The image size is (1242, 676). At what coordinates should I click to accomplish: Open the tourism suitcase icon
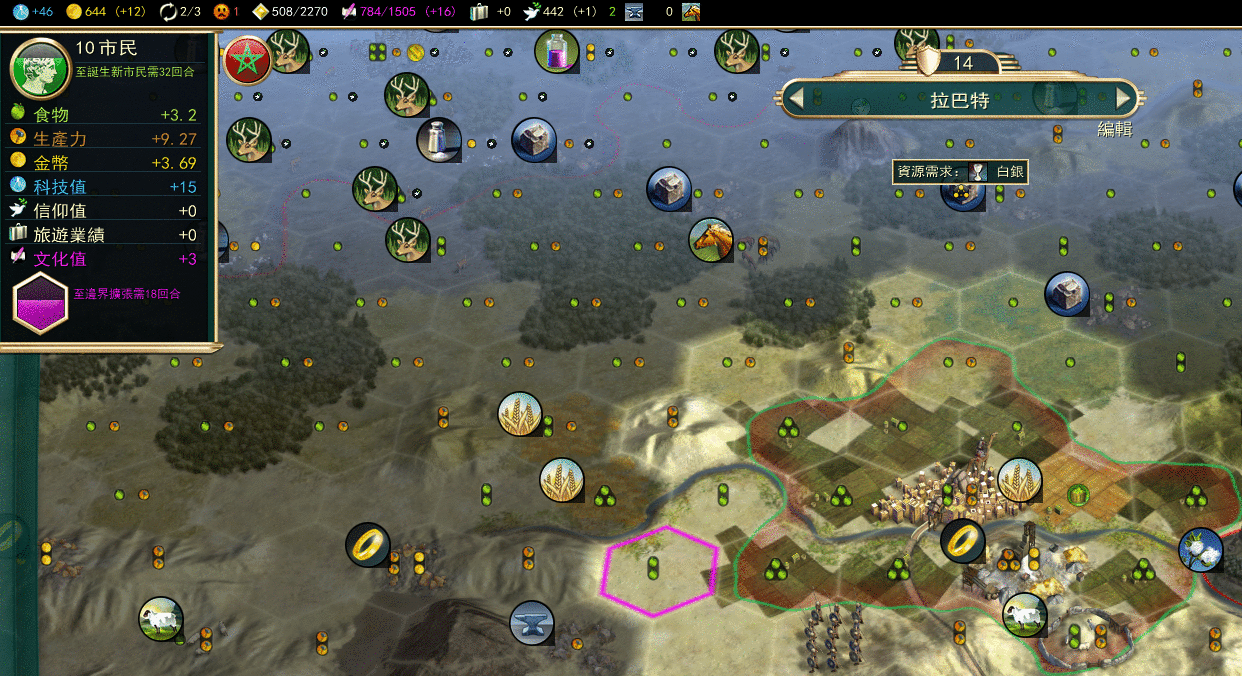480,12
